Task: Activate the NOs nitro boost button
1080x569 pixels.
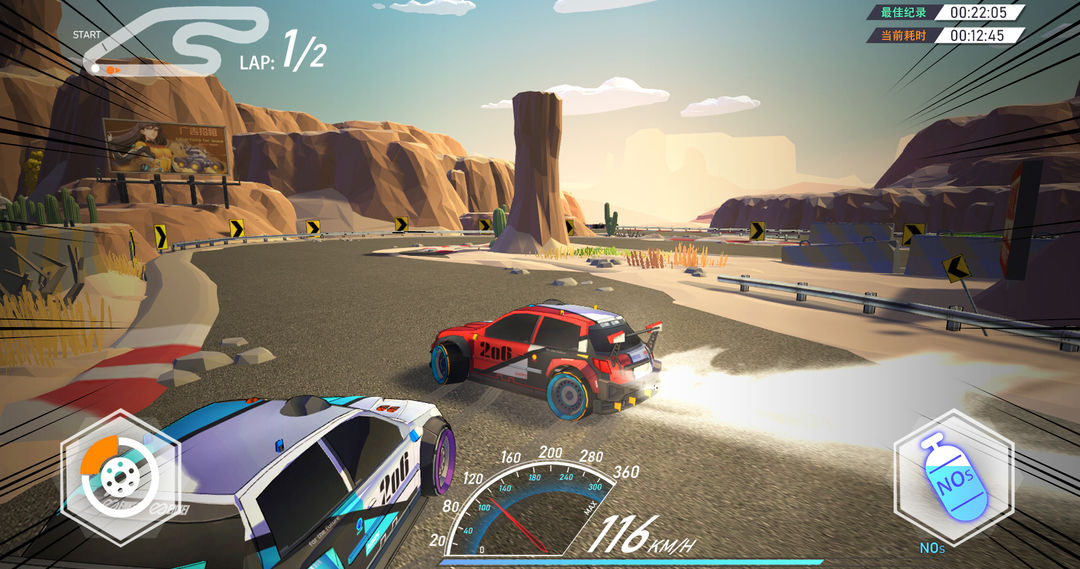Action: pyautogui.click(x=952, y=477)
